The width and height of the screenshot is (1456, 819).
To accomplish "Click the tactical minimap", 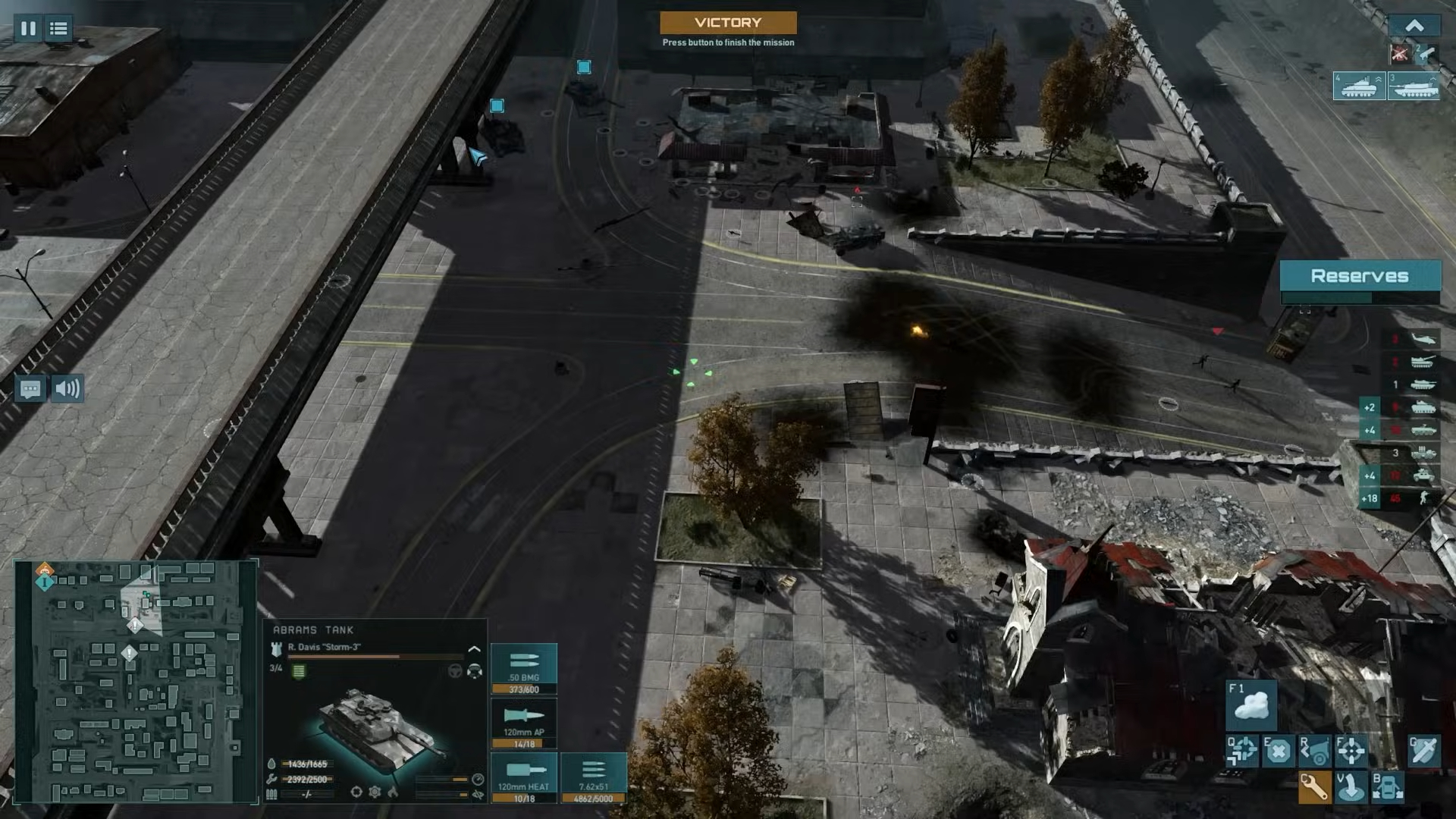I will pos(136,681).
